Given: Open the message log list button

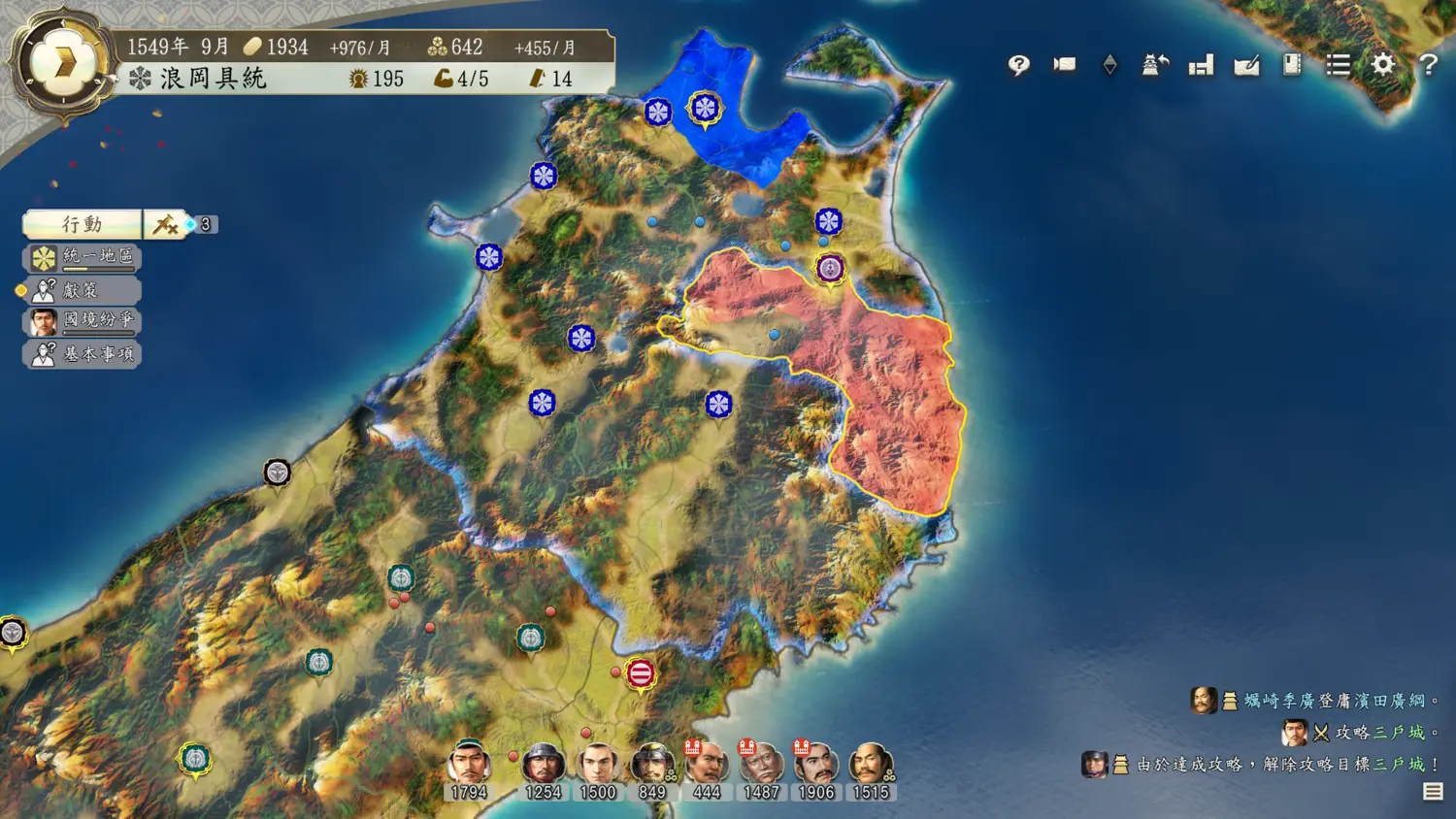Looking at the screenshot, I should 1433,792.
